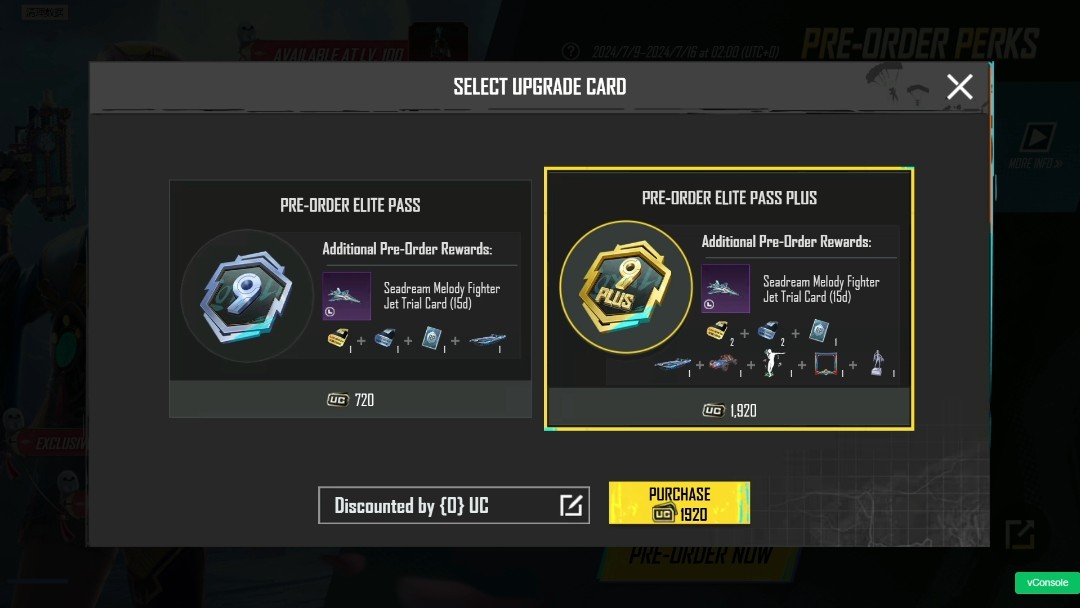Viewport: 1080px width, 608px height.
Task: Preview the Elite Pass jet trial card
Action: click(346, 296)
